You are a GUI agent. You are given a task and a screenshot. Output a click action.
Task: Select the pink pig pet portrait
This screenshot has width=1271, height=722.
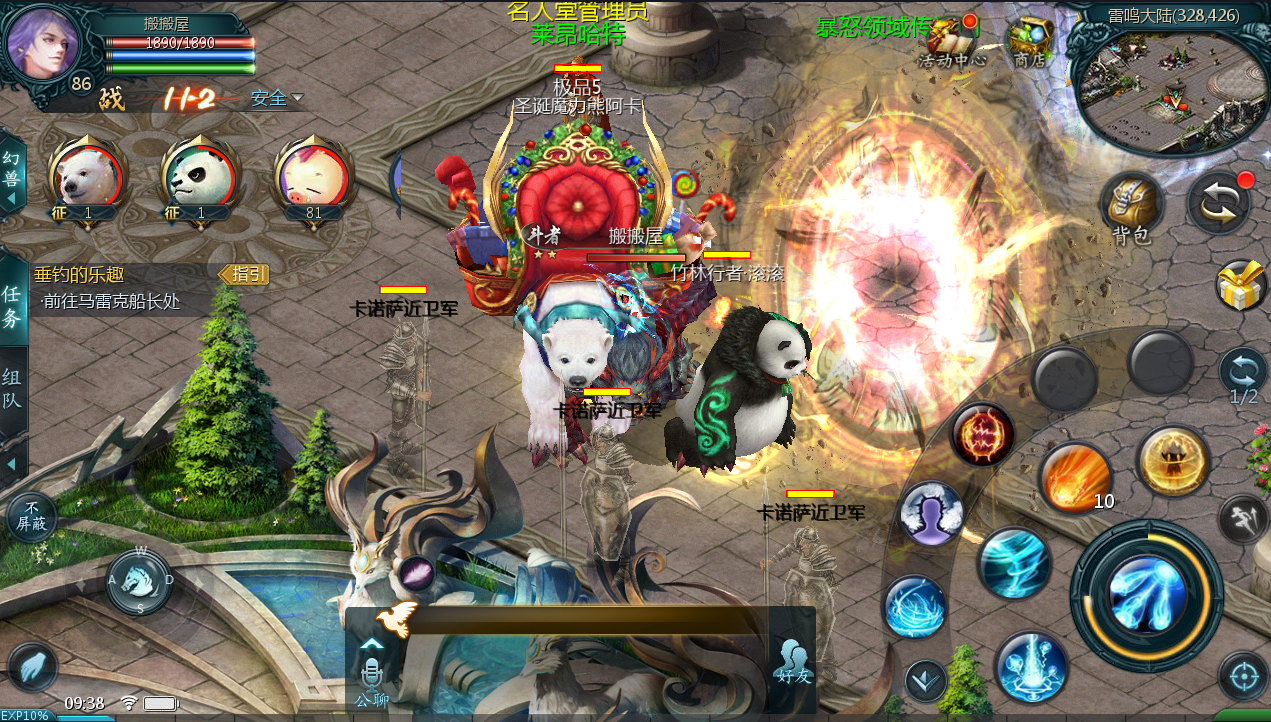[312, 177]
